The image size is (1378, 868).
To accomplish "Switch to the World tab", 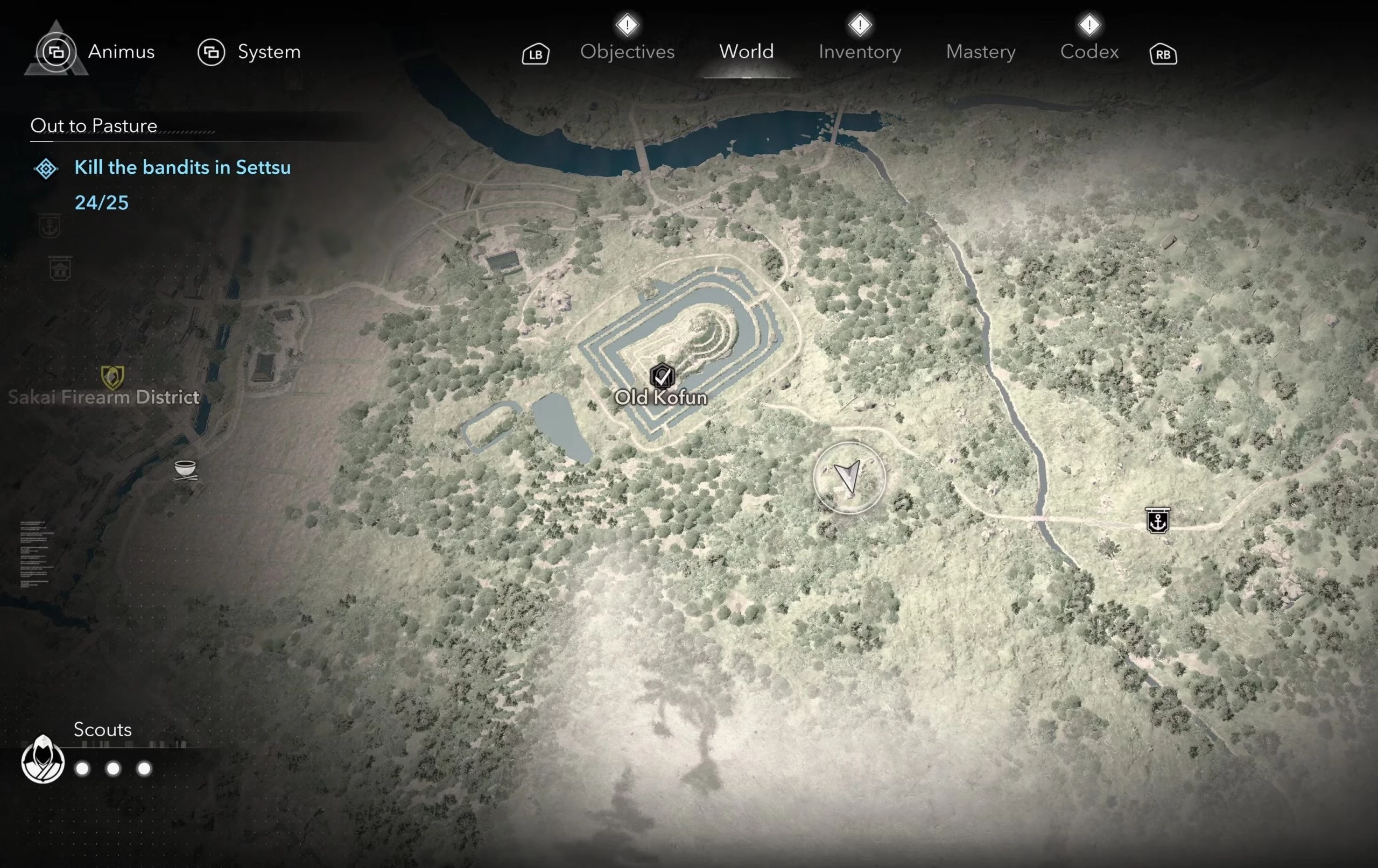I will click(746, 52).
